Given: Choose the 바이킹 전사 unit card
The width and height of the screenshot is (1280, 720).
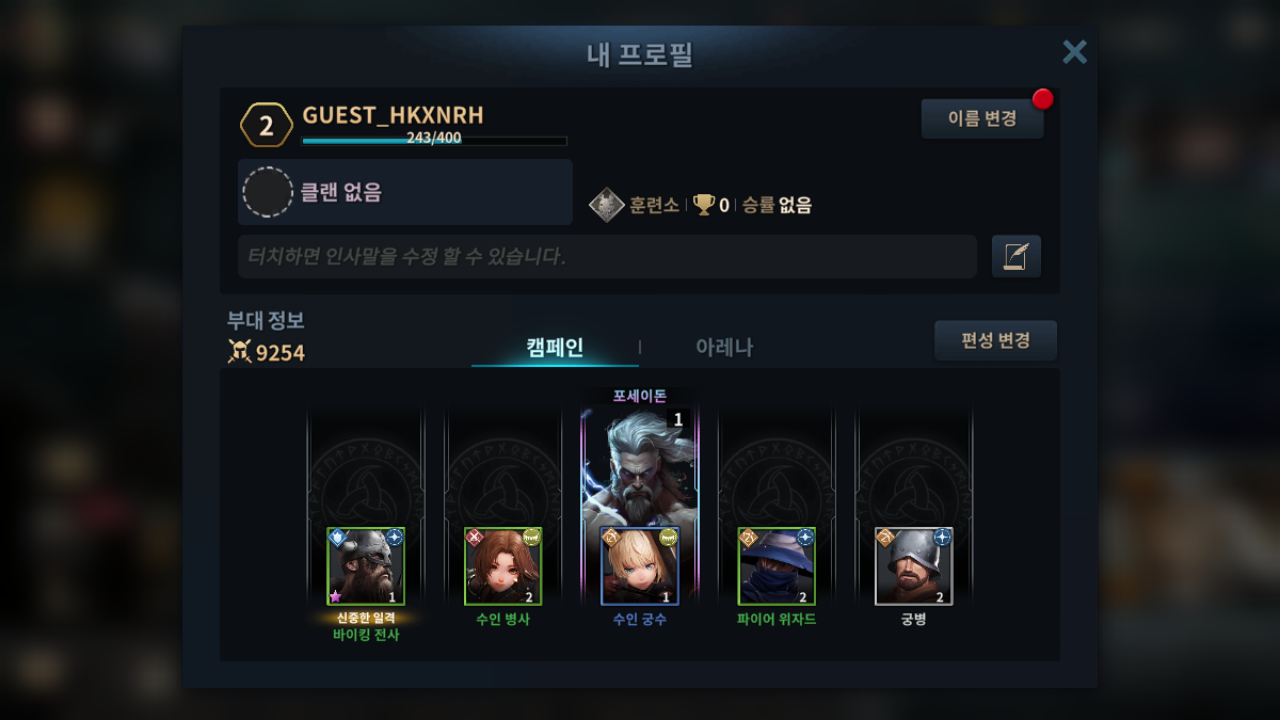Looking at the screenshot, I should point(366,566).
